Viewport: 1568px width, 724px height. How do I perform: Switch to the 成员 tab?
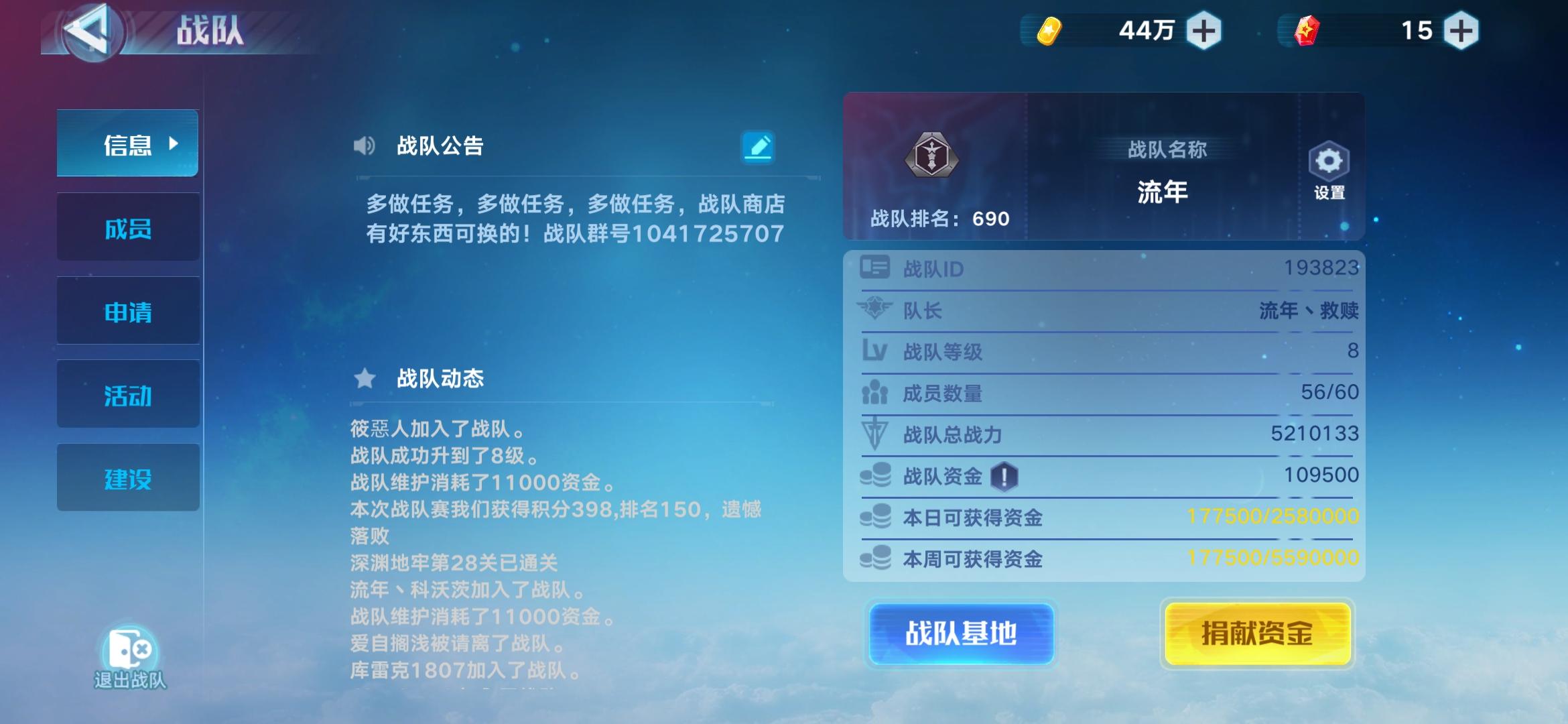coord(127,227)
